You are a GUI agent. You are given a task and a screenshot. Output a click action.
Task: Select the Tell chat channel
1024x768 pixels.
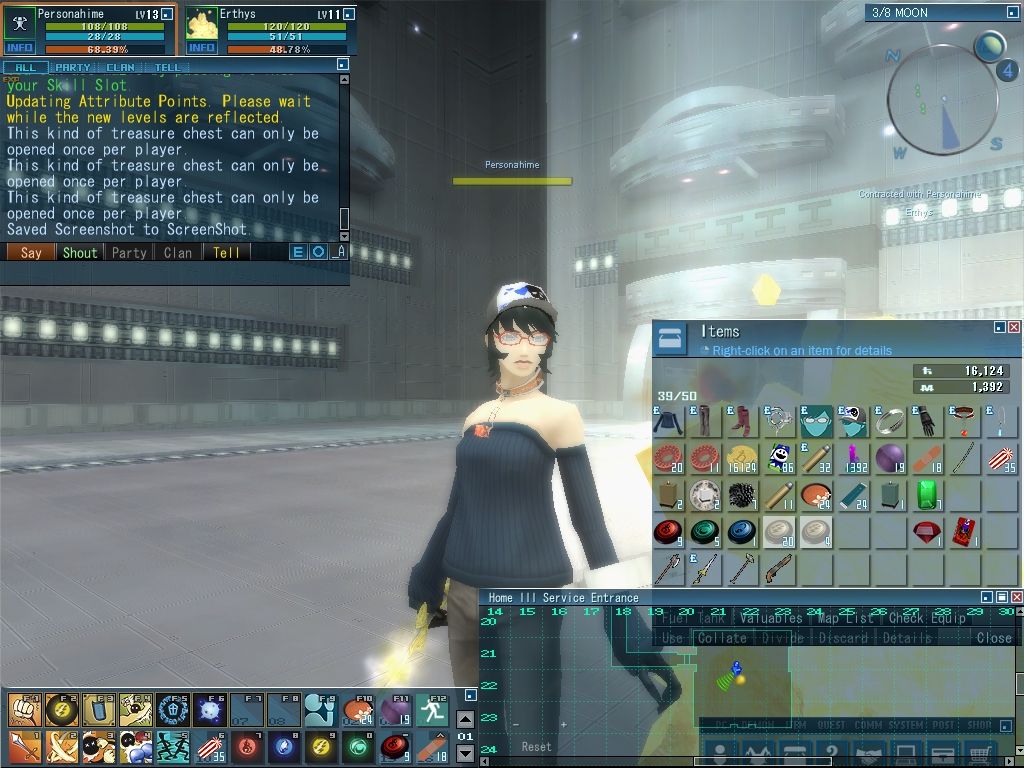tap(227, 253)
